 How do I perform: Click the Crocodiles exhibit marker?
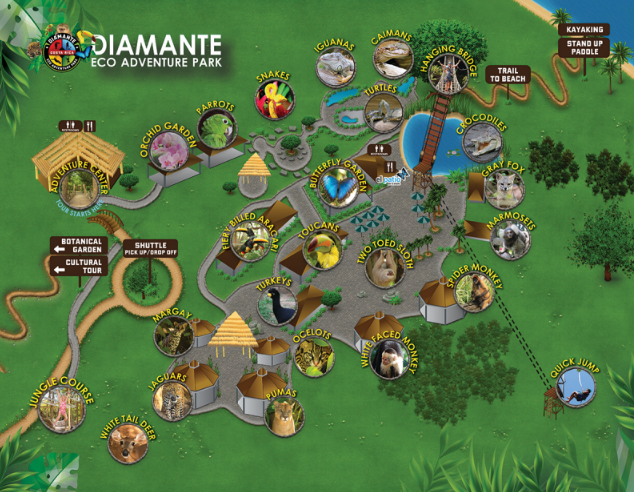pyautogui.click(x=482, y=142)
